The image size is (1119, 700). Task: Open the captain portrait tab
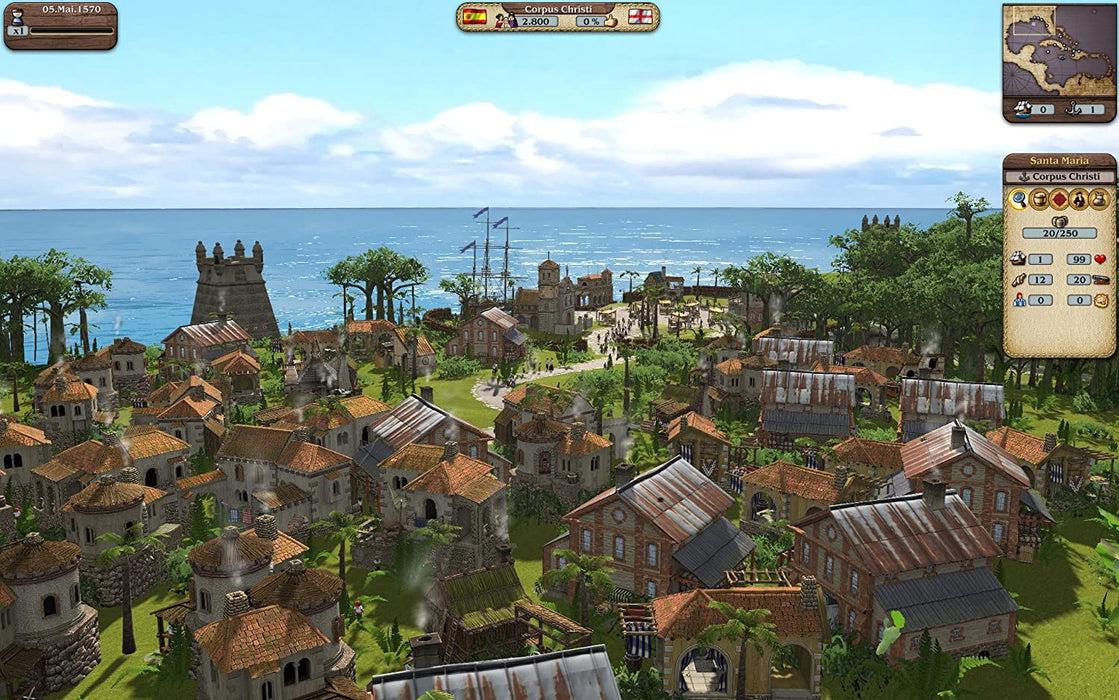[x=1079, y=199]
